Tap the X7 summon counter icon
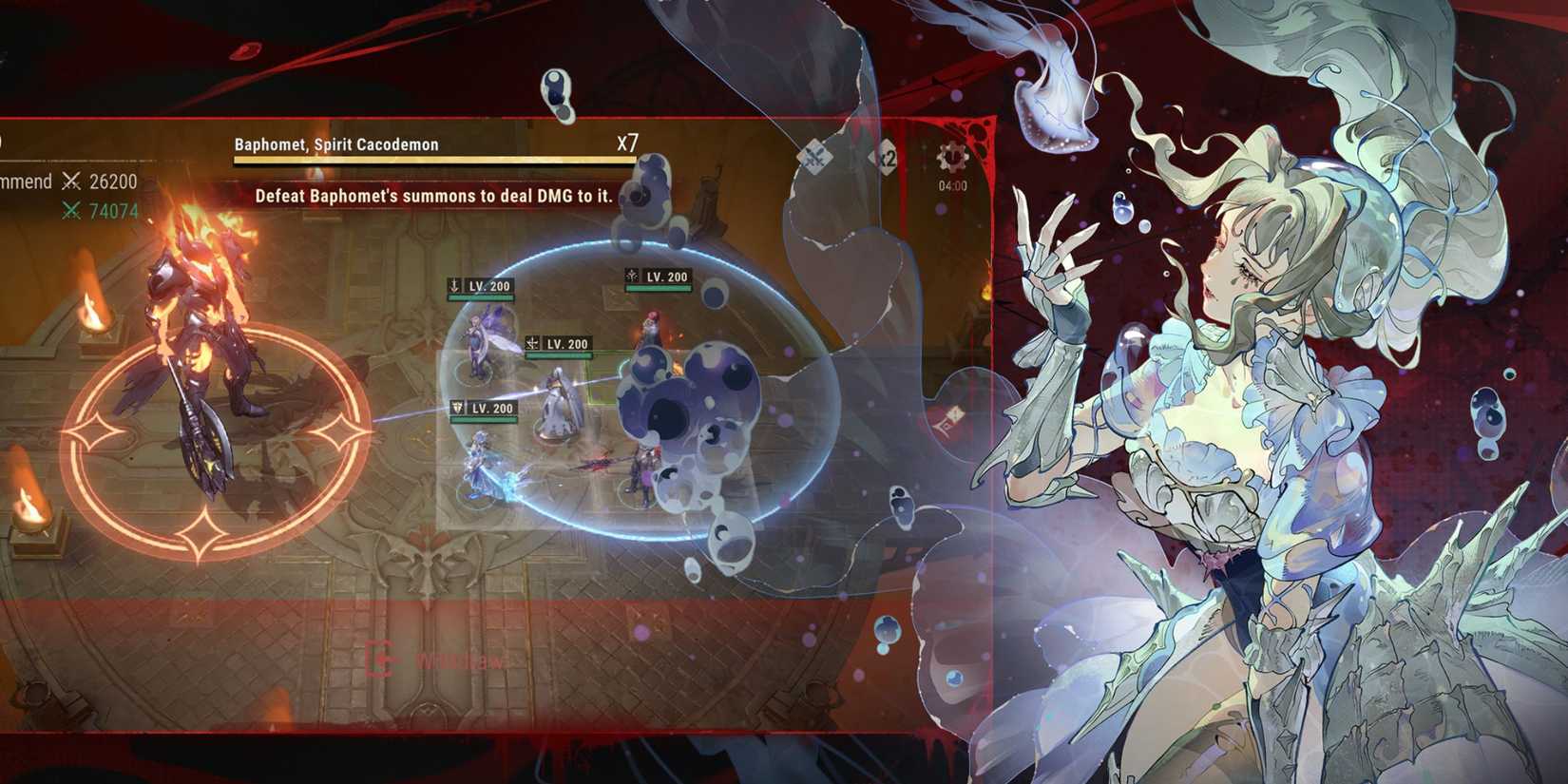This screenshot has height=784, width=1568. point(626,144)
